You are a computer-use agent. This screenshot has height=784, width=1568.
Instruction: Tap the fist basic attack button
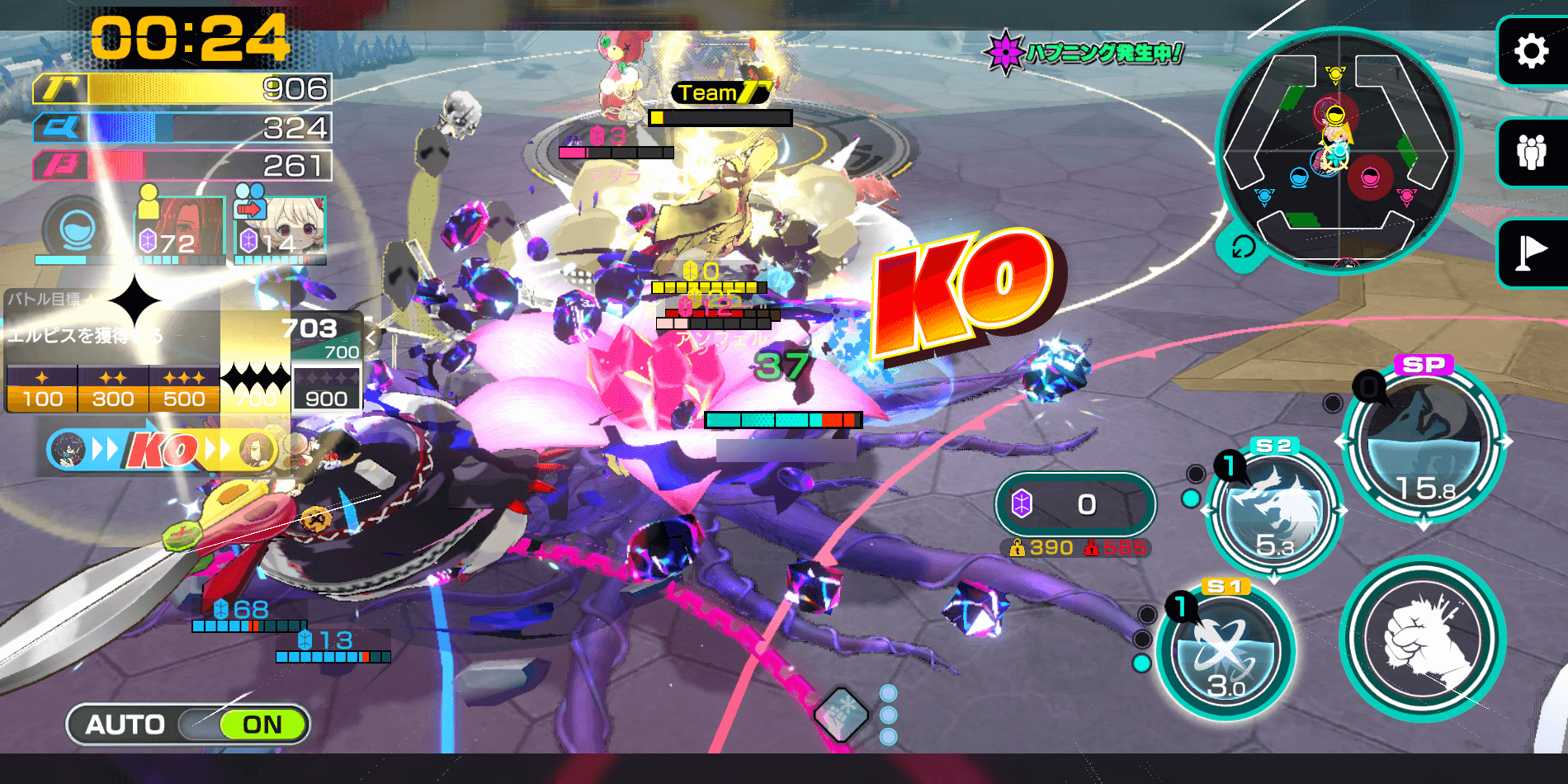[x=1423, y=638]
